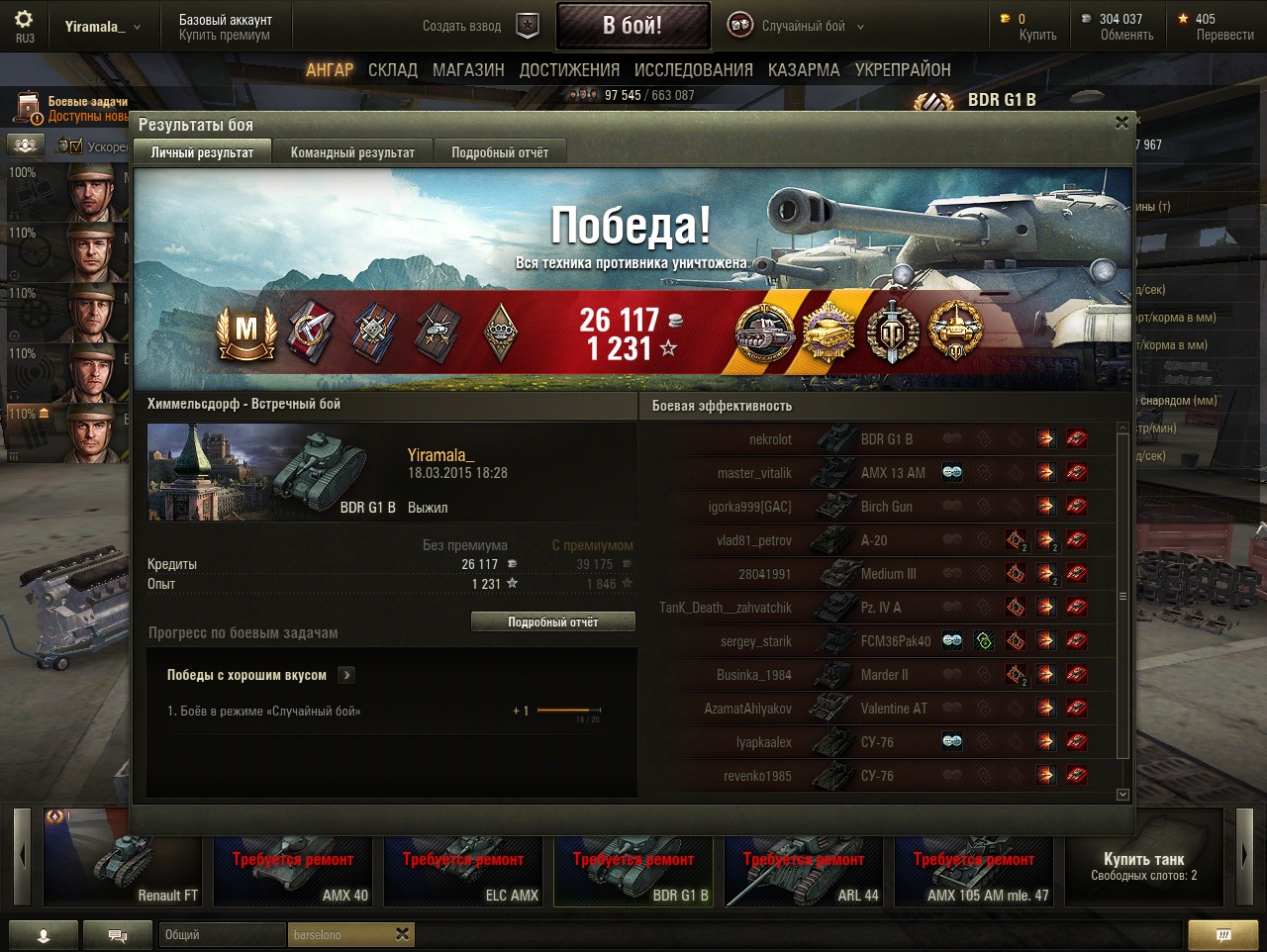Open the СКЛАД menu
The image size is (1267, 952).
coord(392,70)
